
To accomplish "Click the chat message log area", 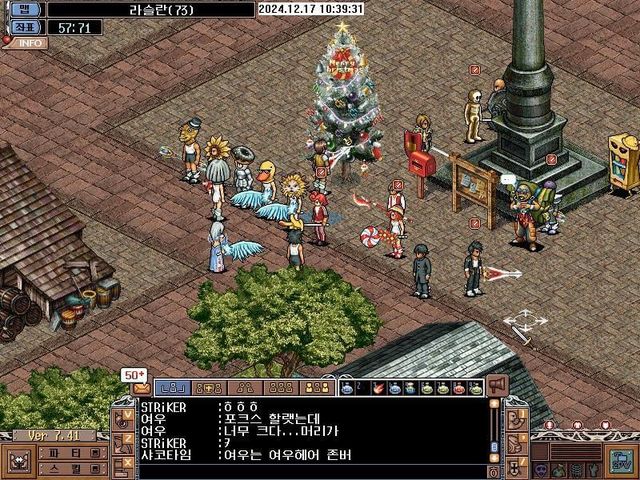I will [310, 432].
